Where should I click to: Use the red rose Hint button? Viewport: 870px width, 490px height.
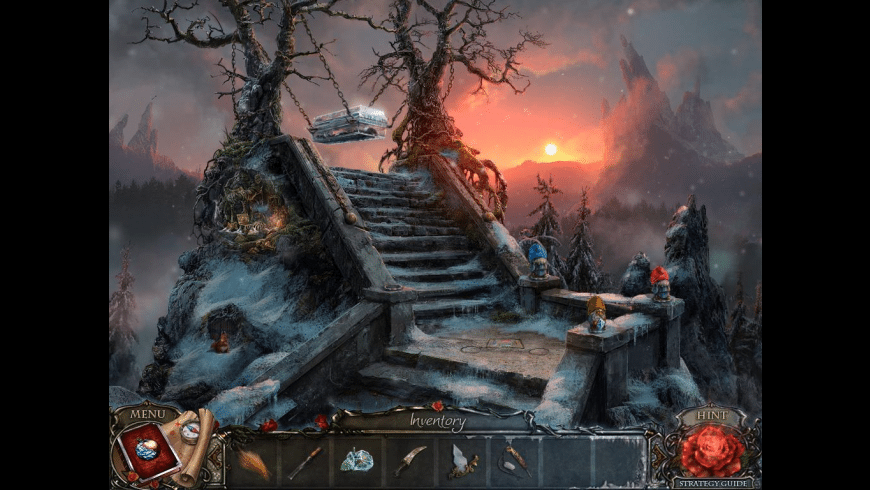point(713,450)
